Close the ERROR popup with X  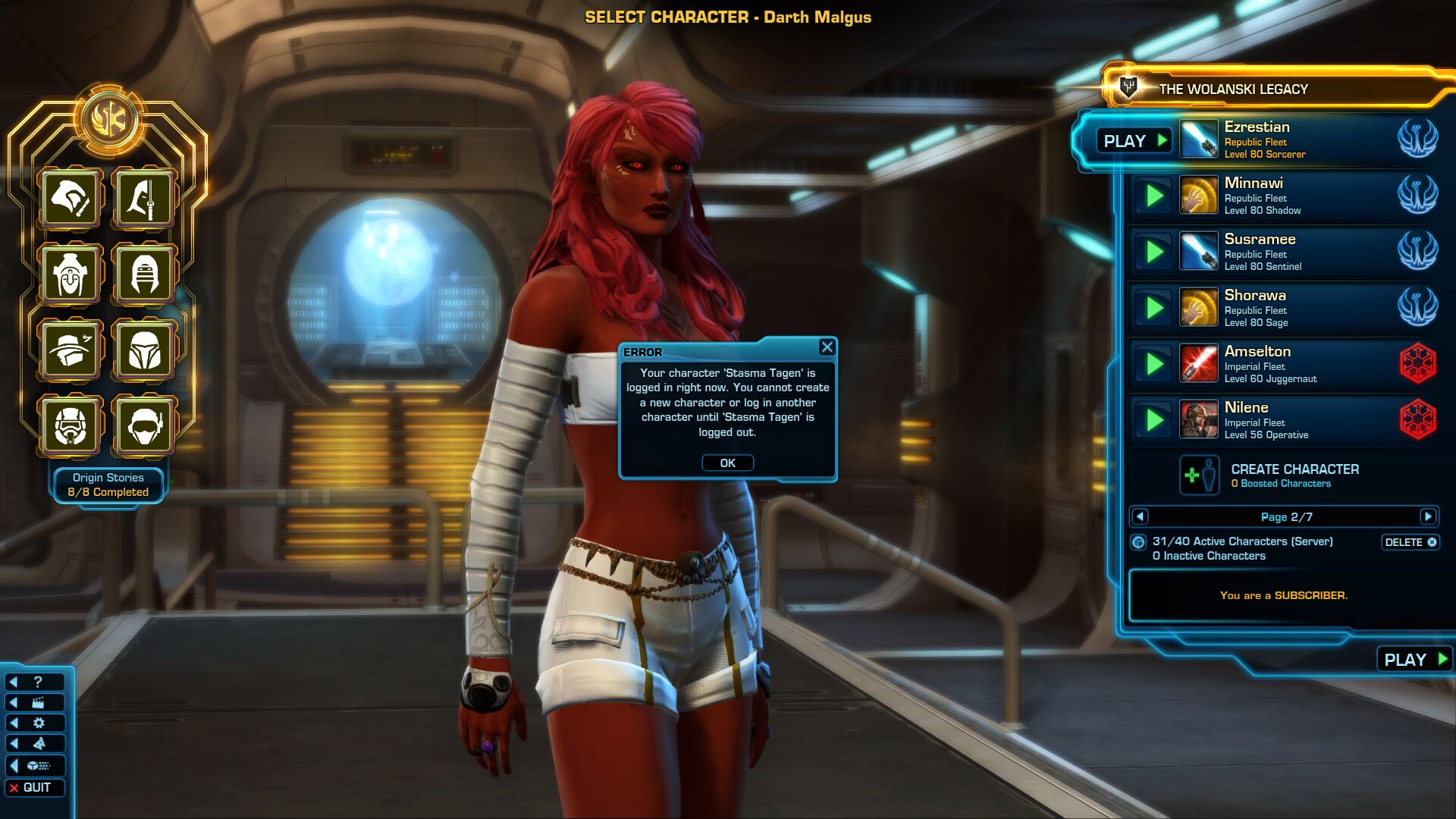pyautogui.click(x=827, y=347)
